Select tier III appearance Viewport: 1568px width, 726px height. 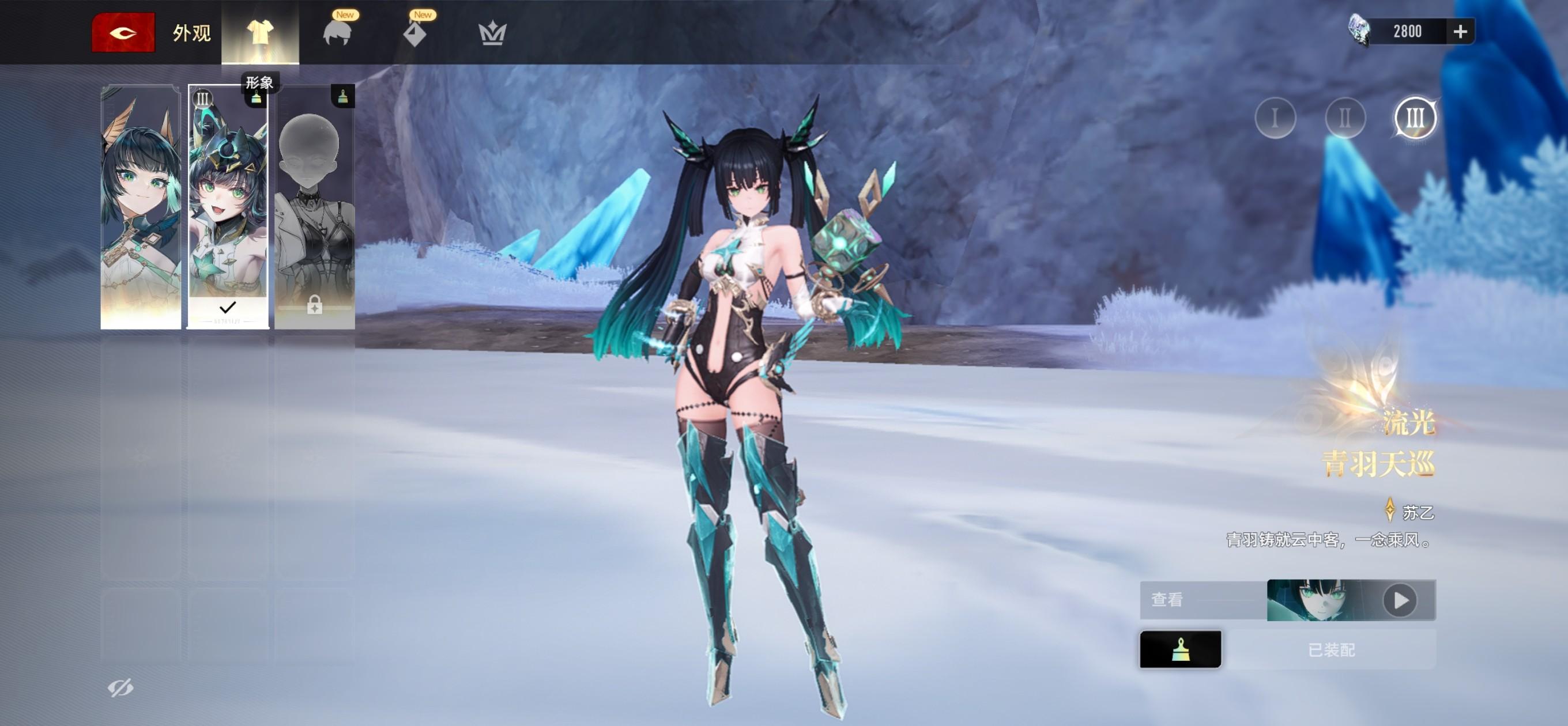[1415, 118]
